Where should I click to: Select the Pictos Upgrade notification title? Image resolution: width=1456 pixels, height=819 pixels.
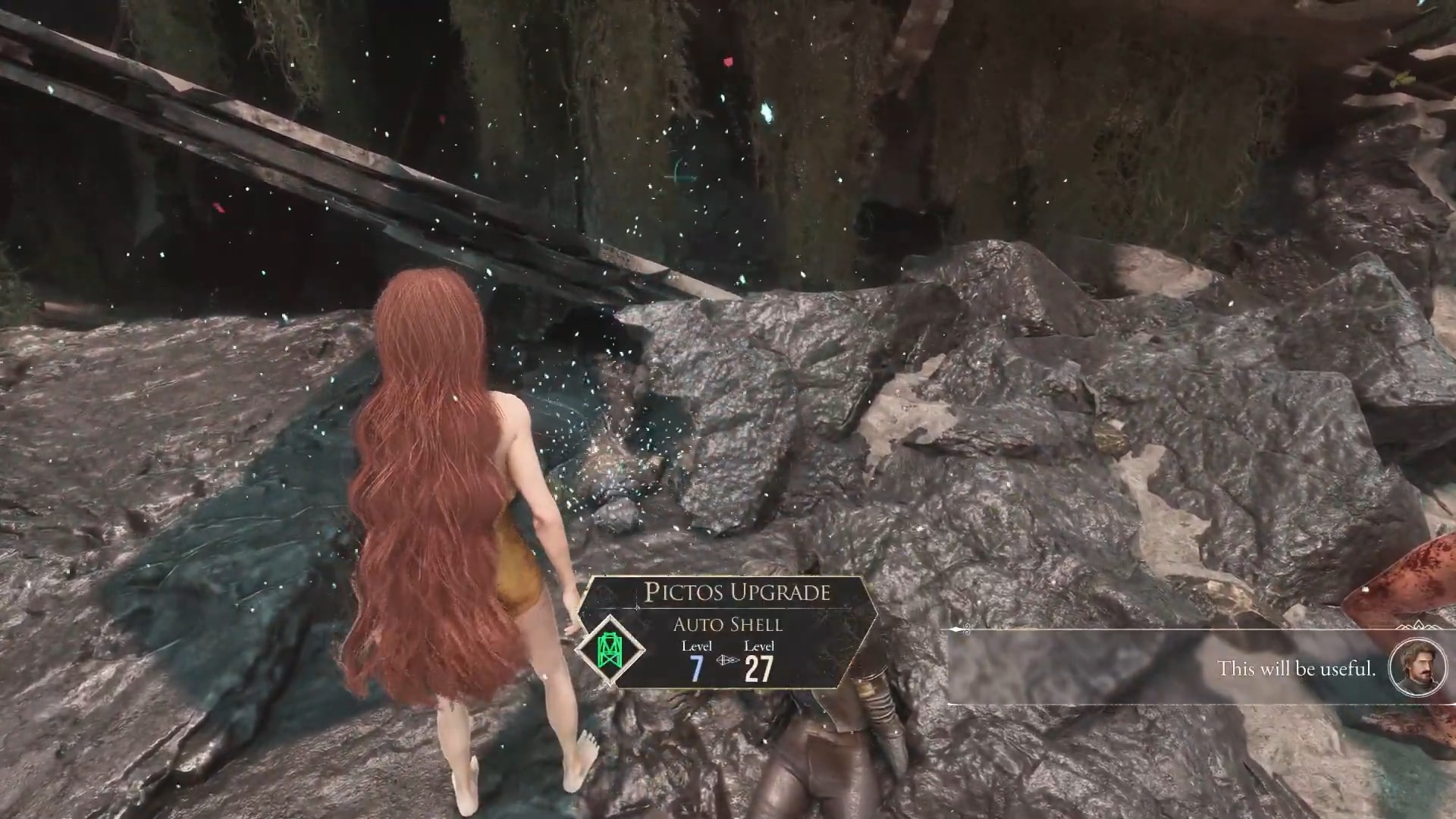737,592
